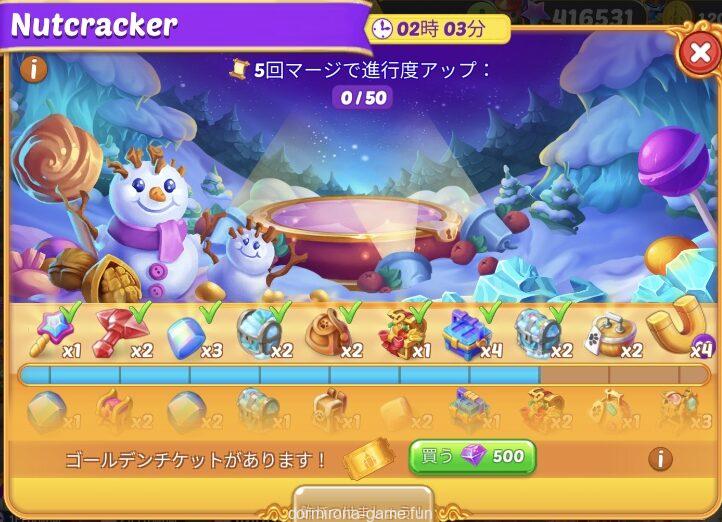This screenshot has height=522, width=722.
Task: Select the red hammer reward
Action: point(118,330)
